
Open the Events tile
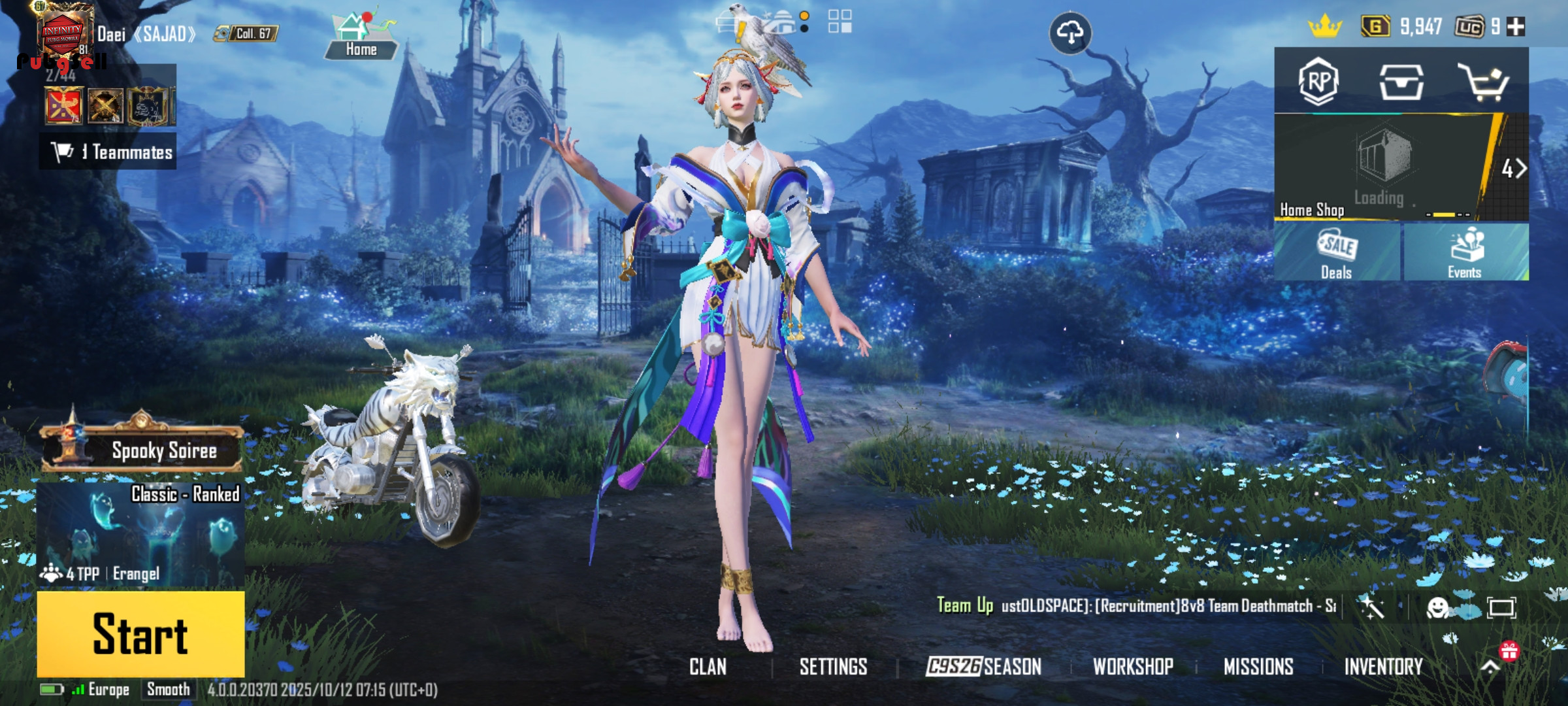(1465, 253)
